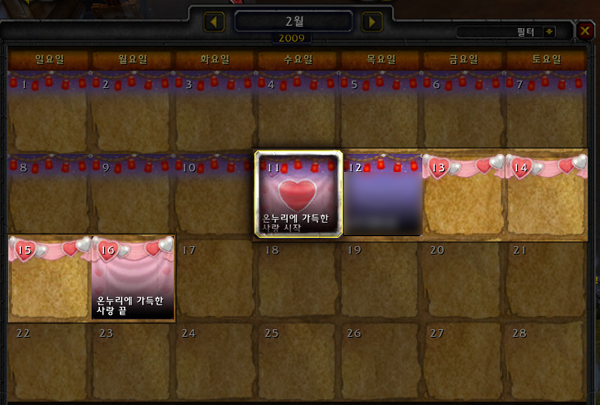Select the February 16 event end day
The width and height of the screenshot is (600, 405).
pos(133,278)
